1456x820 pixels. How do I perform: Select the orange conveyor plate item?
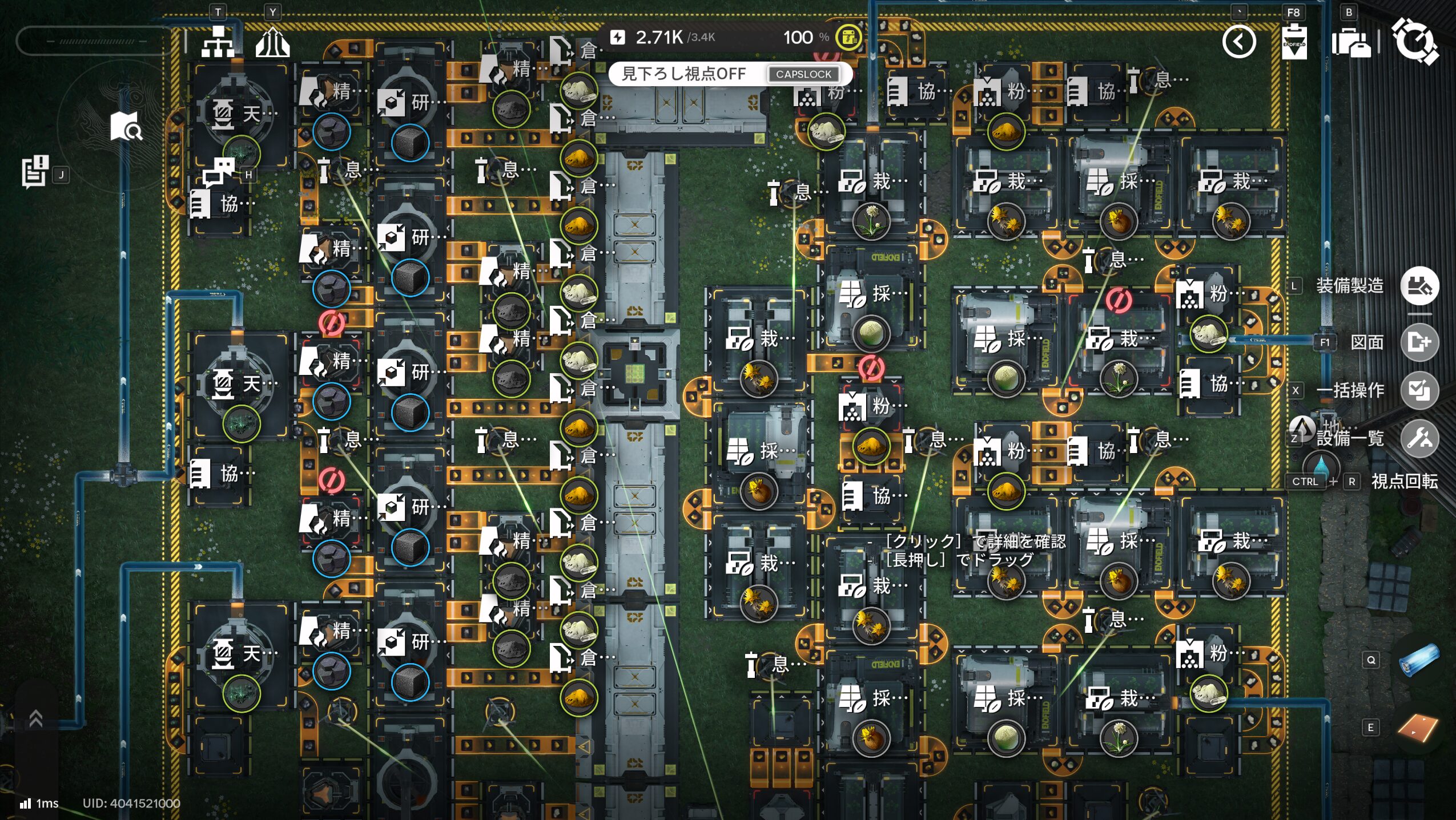click(1418, 727)
